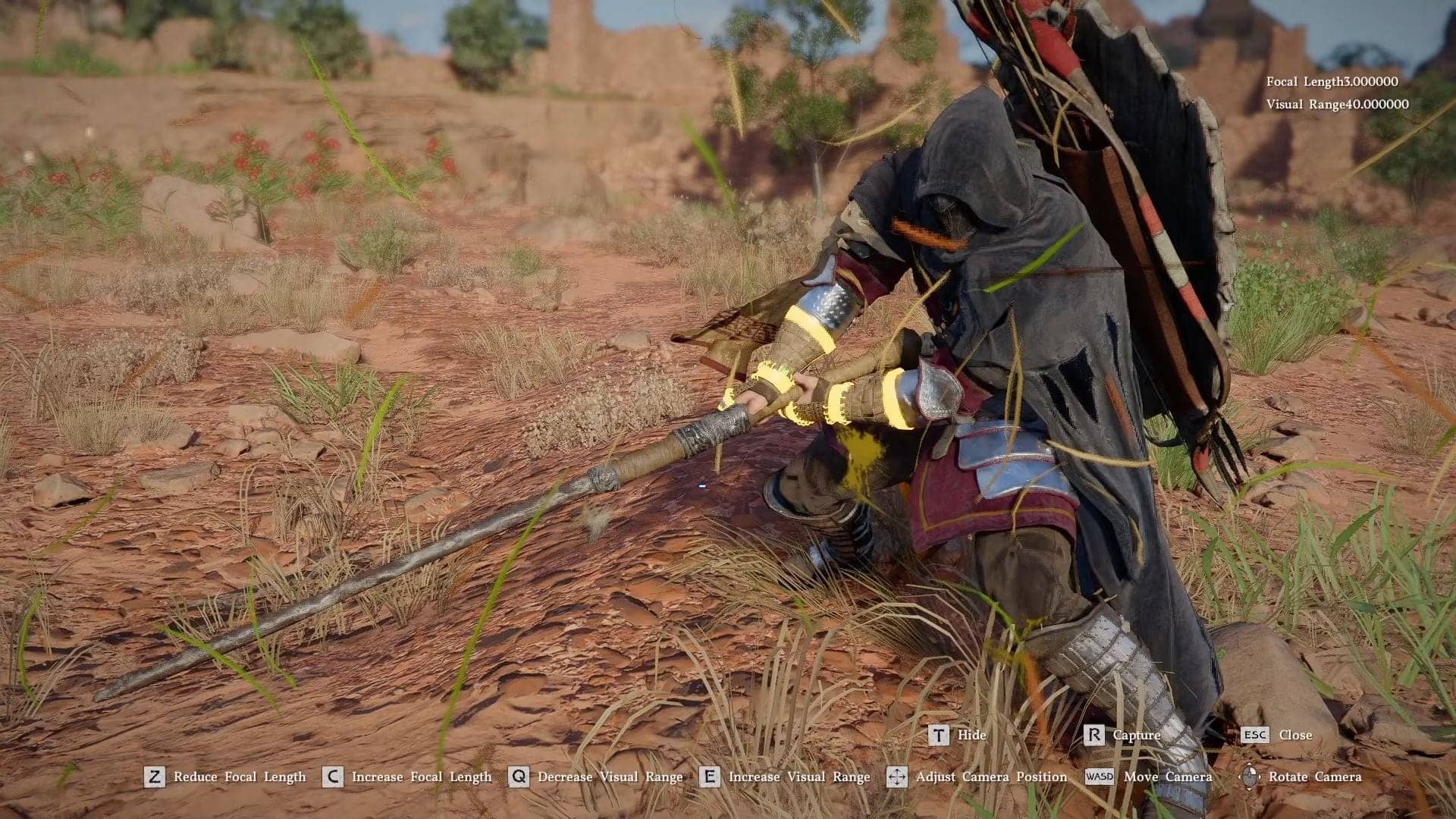
Task: Click the Q key icon for visual range
Action: pyautogui.click(x=518, y=777)
